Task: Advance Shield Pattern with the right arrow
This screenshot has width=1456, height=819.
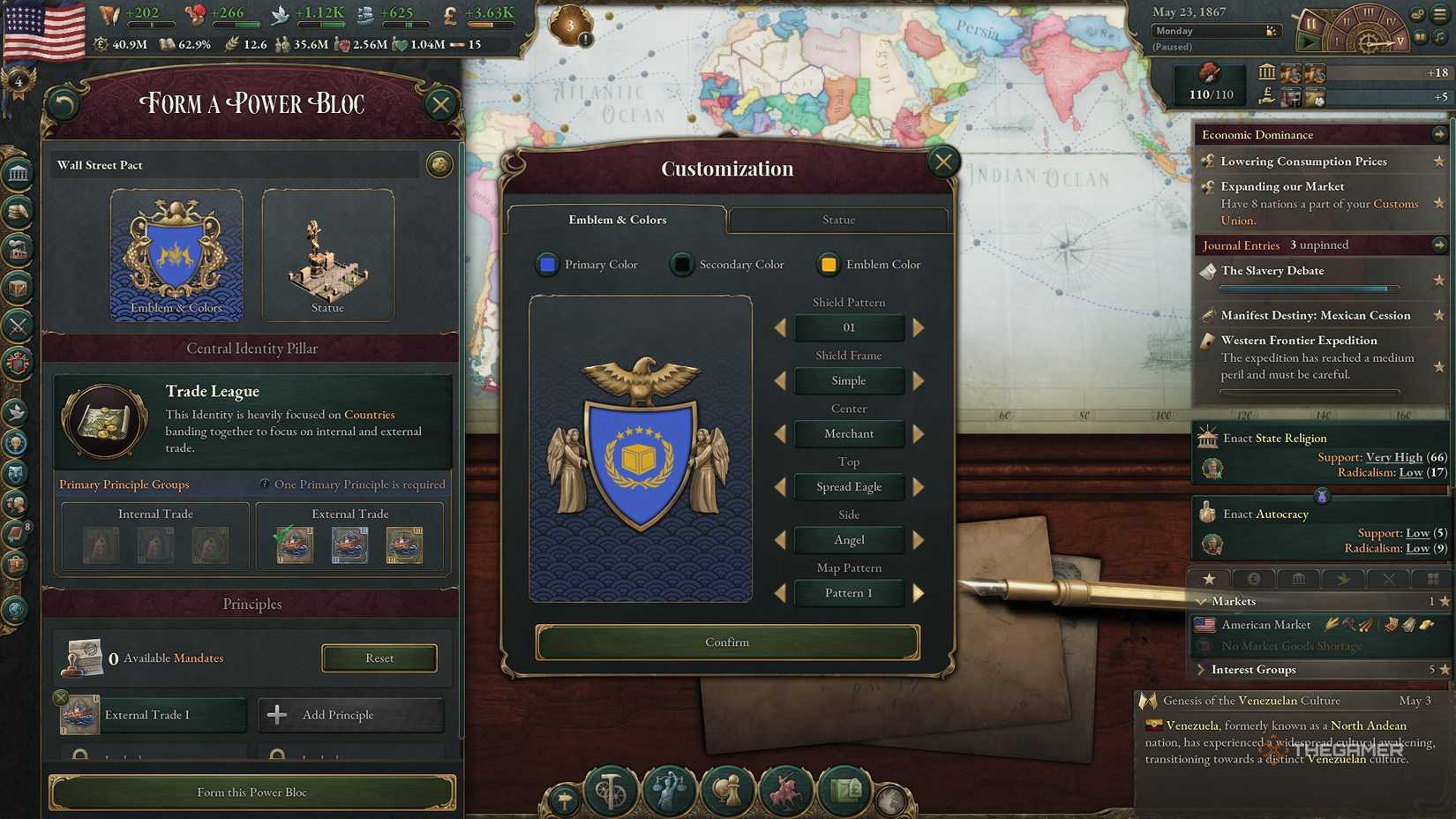Action: [x=918, y=327]
